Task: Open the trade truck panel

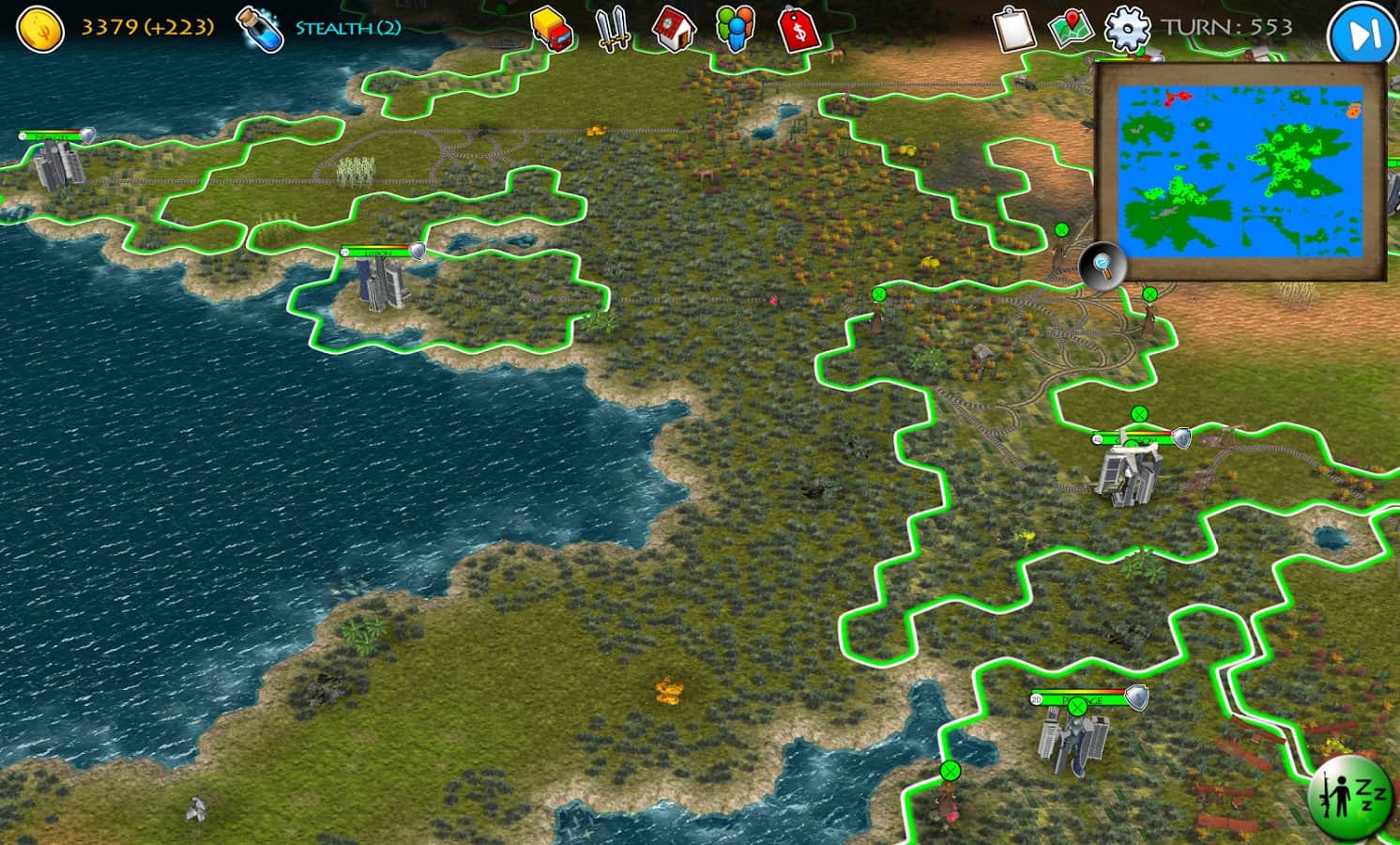Action: (x=550, y=29)
